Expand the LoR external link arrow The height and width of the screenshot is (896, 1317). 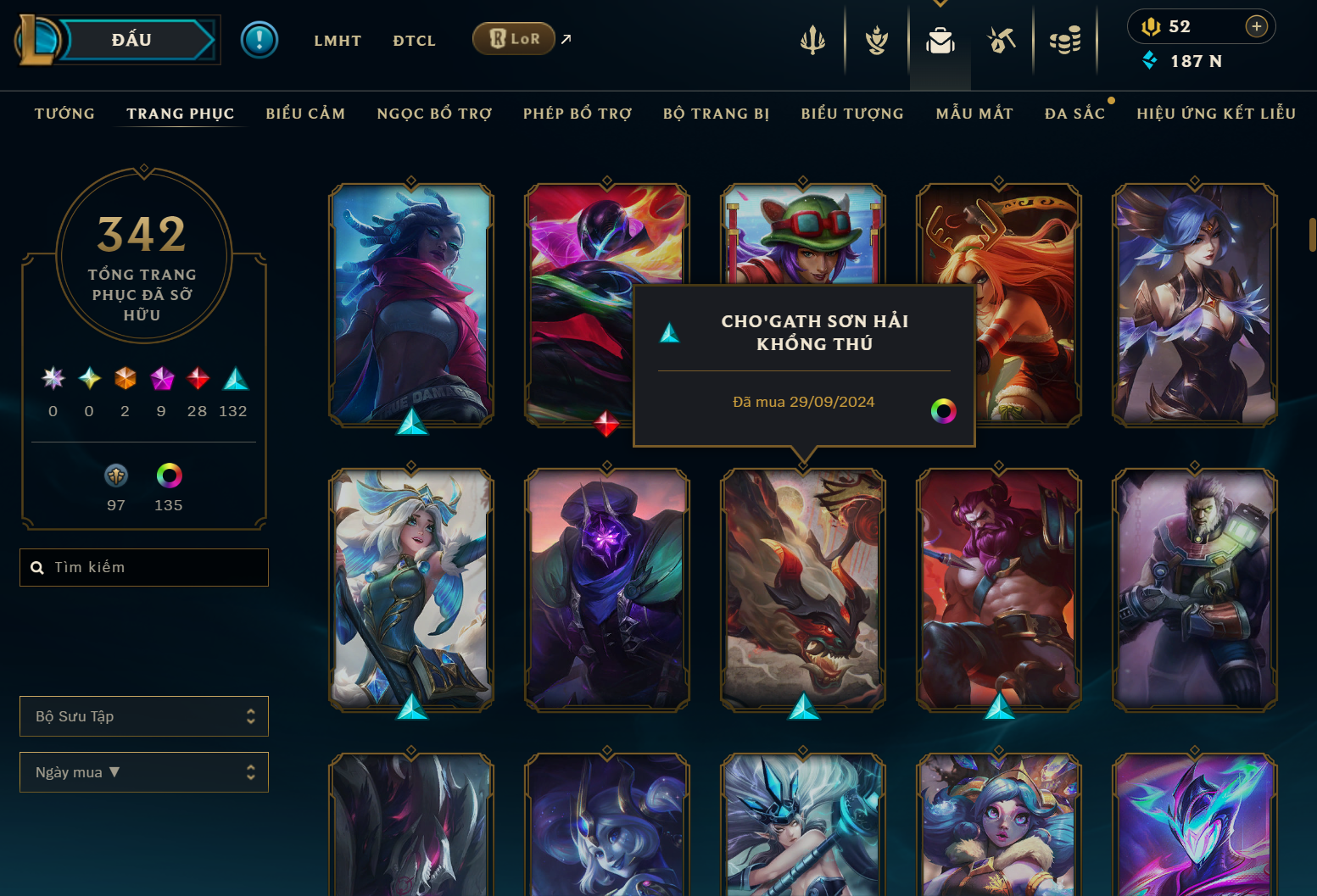566,38
